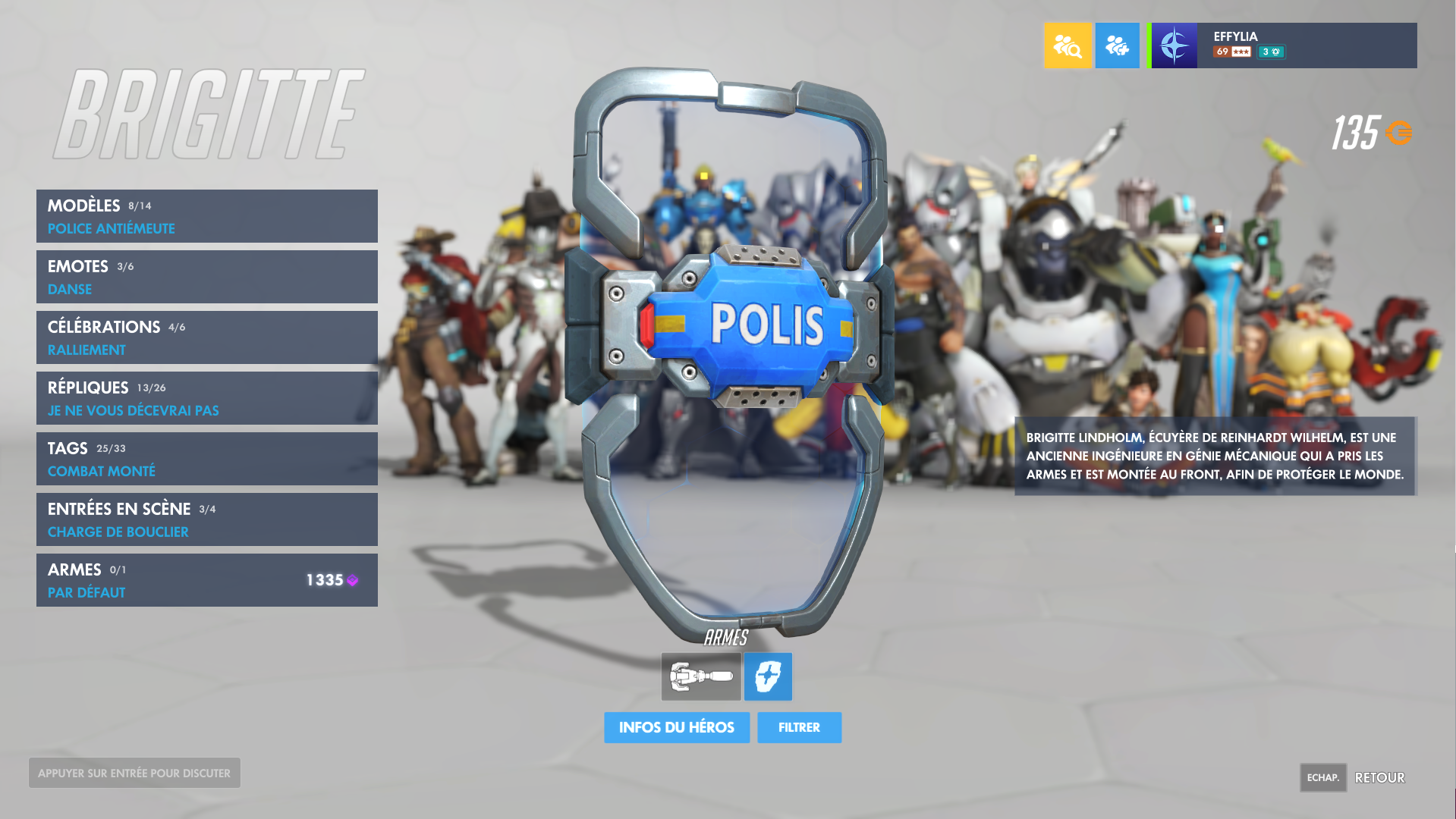Click the chat field to start discussing
This screenshot has width=1456, height=819.
[x=134, y=773]
